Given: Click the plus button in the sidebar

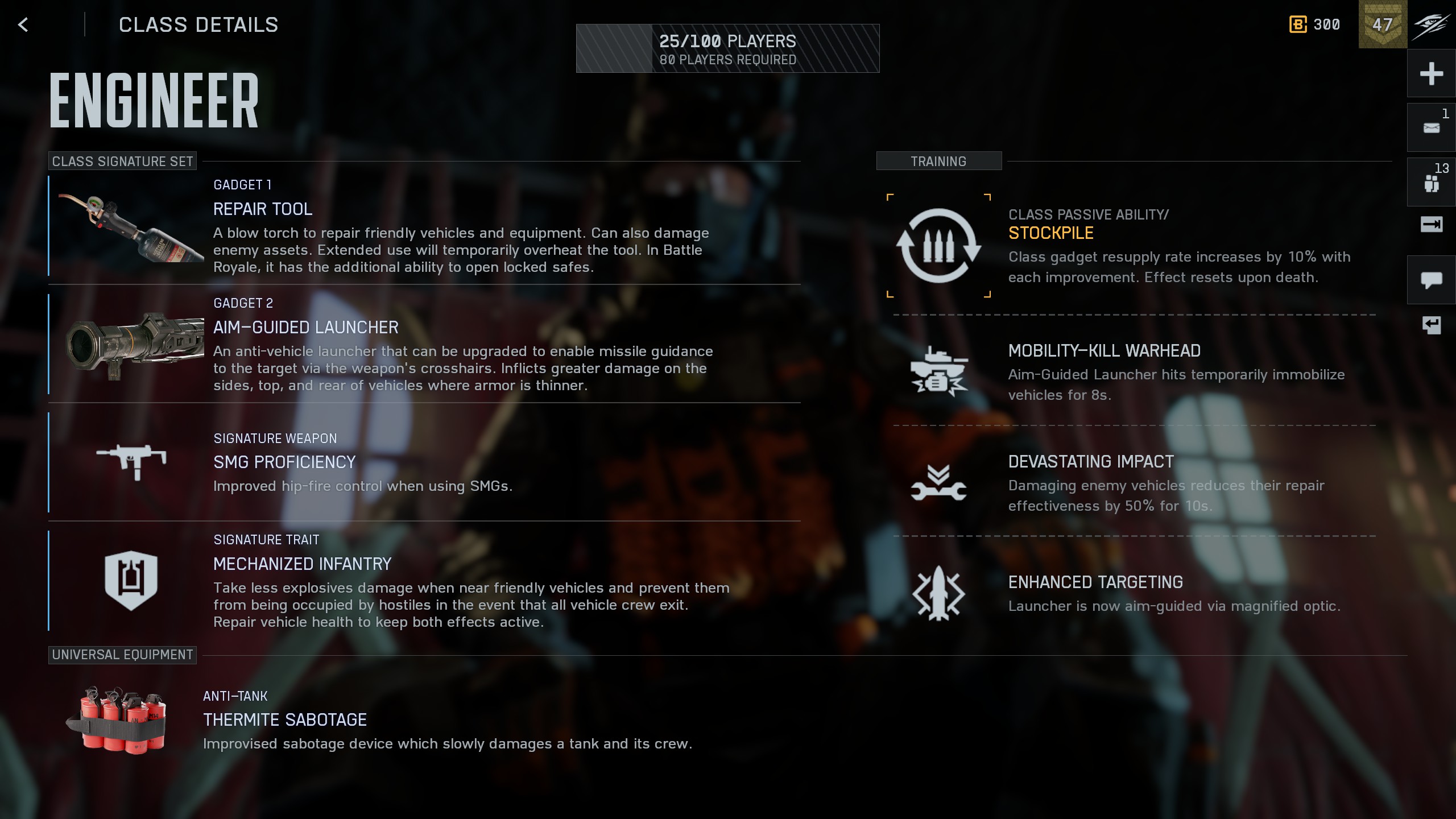Looking at the screenshot, I should (1431, 73).
